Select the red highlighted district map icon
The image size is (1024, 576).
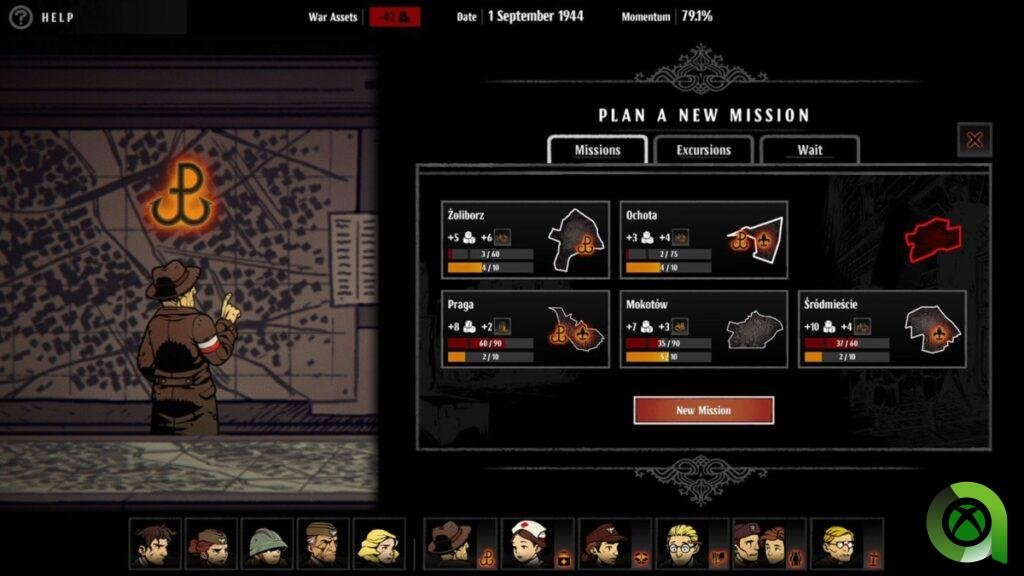click(932, 239)
